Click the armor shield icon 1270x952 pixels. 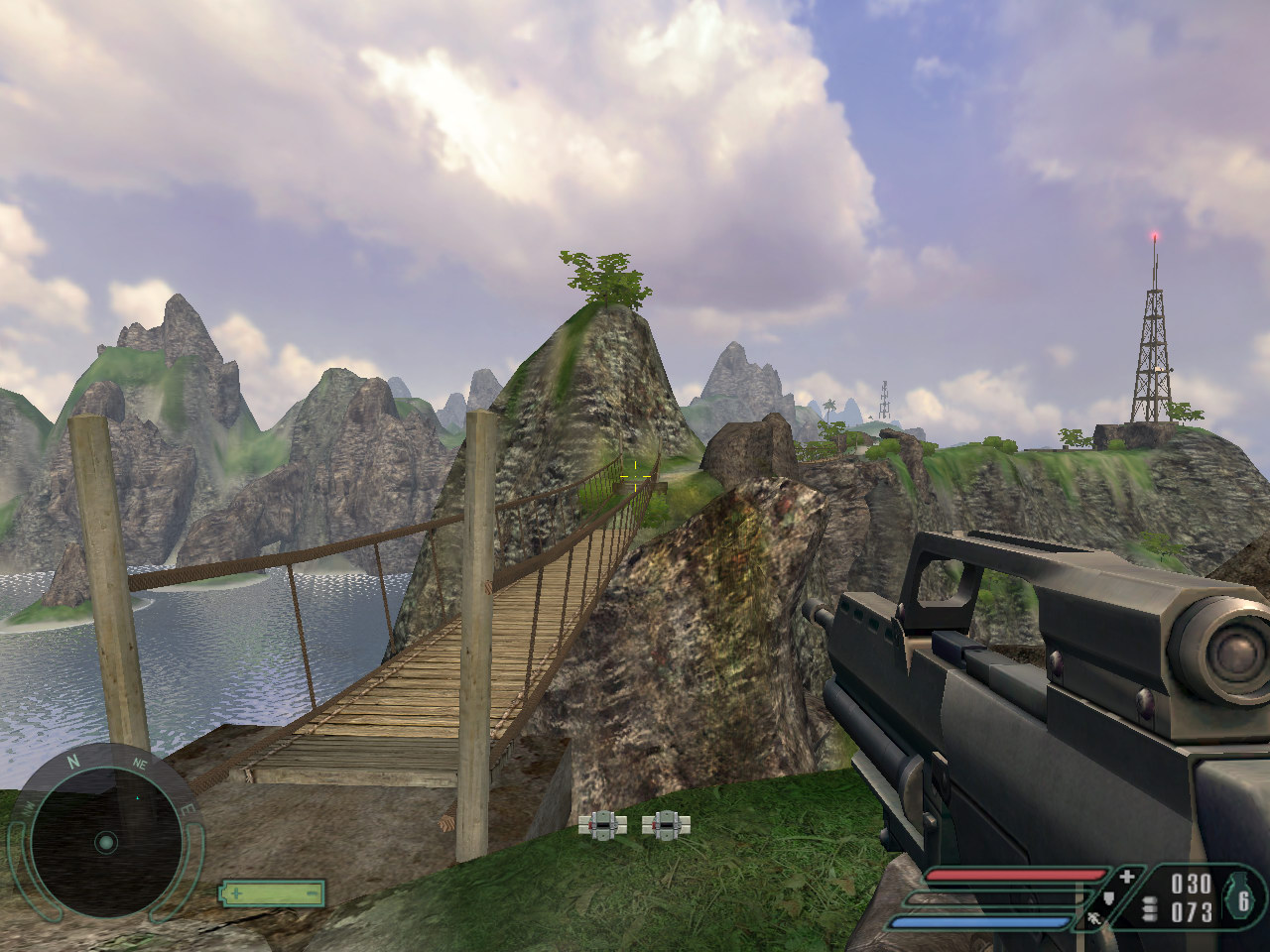coord(1110,898)
